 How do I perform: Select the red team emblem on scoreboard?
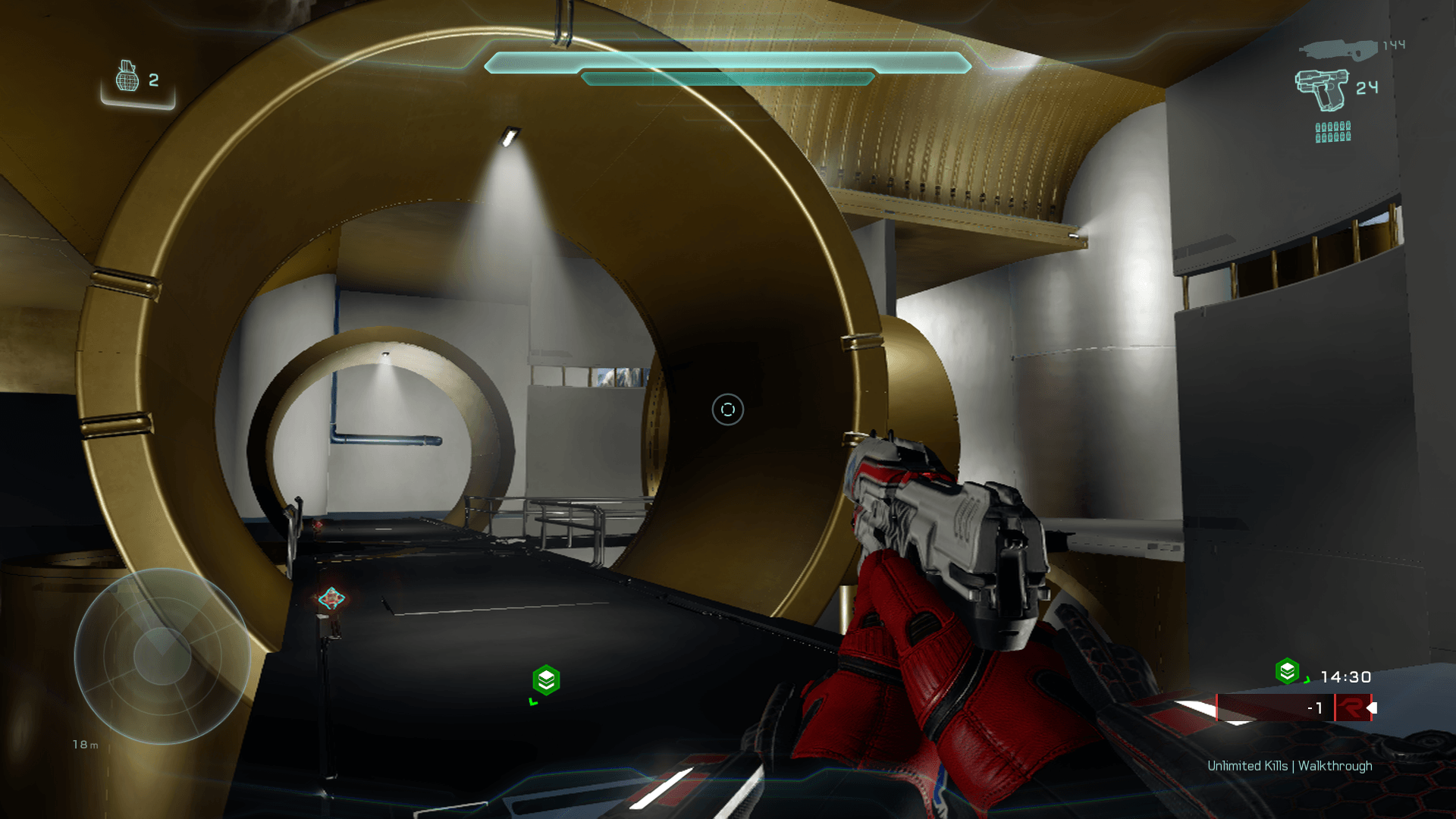1351,708
